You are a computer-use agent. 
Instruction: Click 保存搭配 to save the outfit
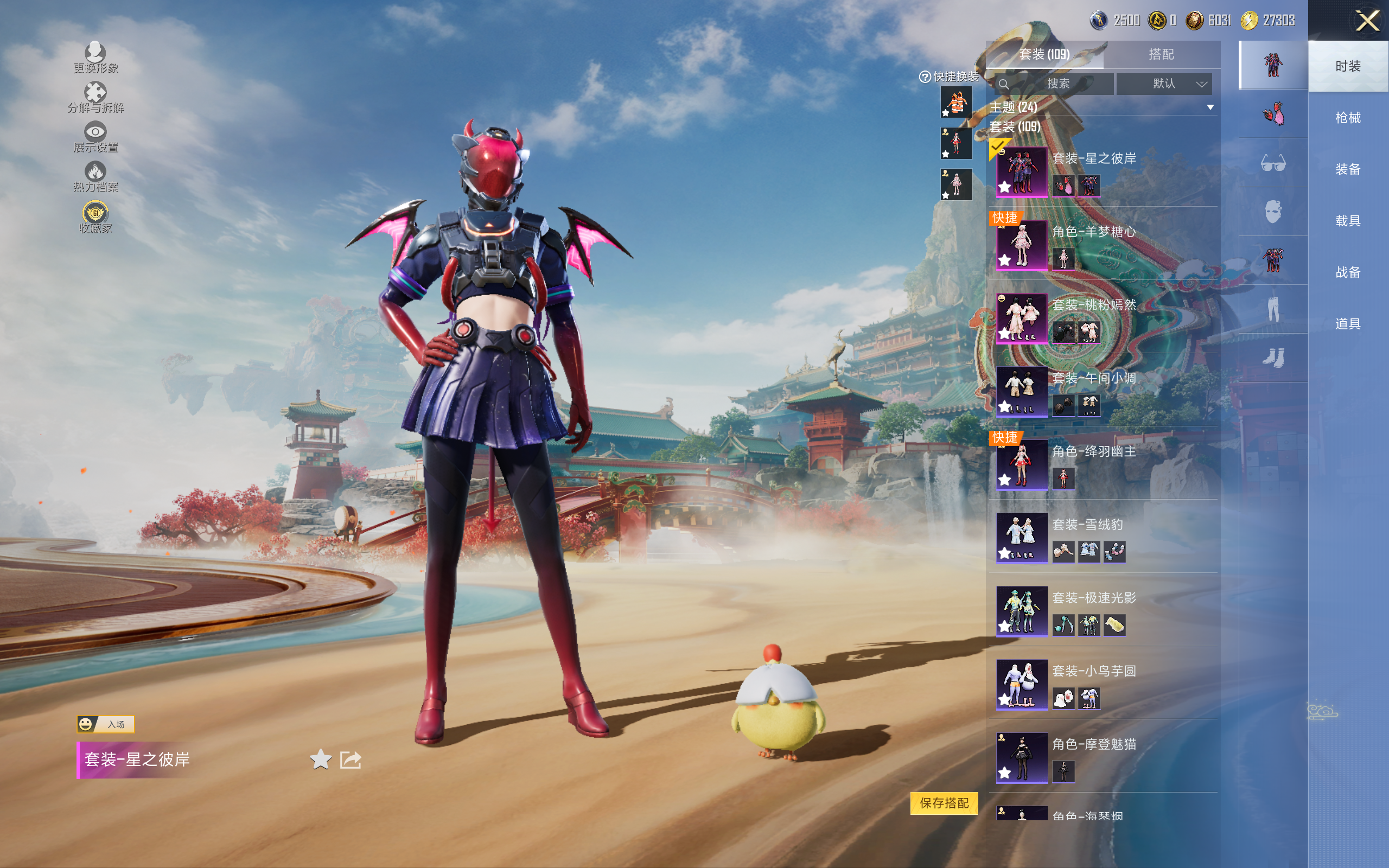[x=944, y=802]
